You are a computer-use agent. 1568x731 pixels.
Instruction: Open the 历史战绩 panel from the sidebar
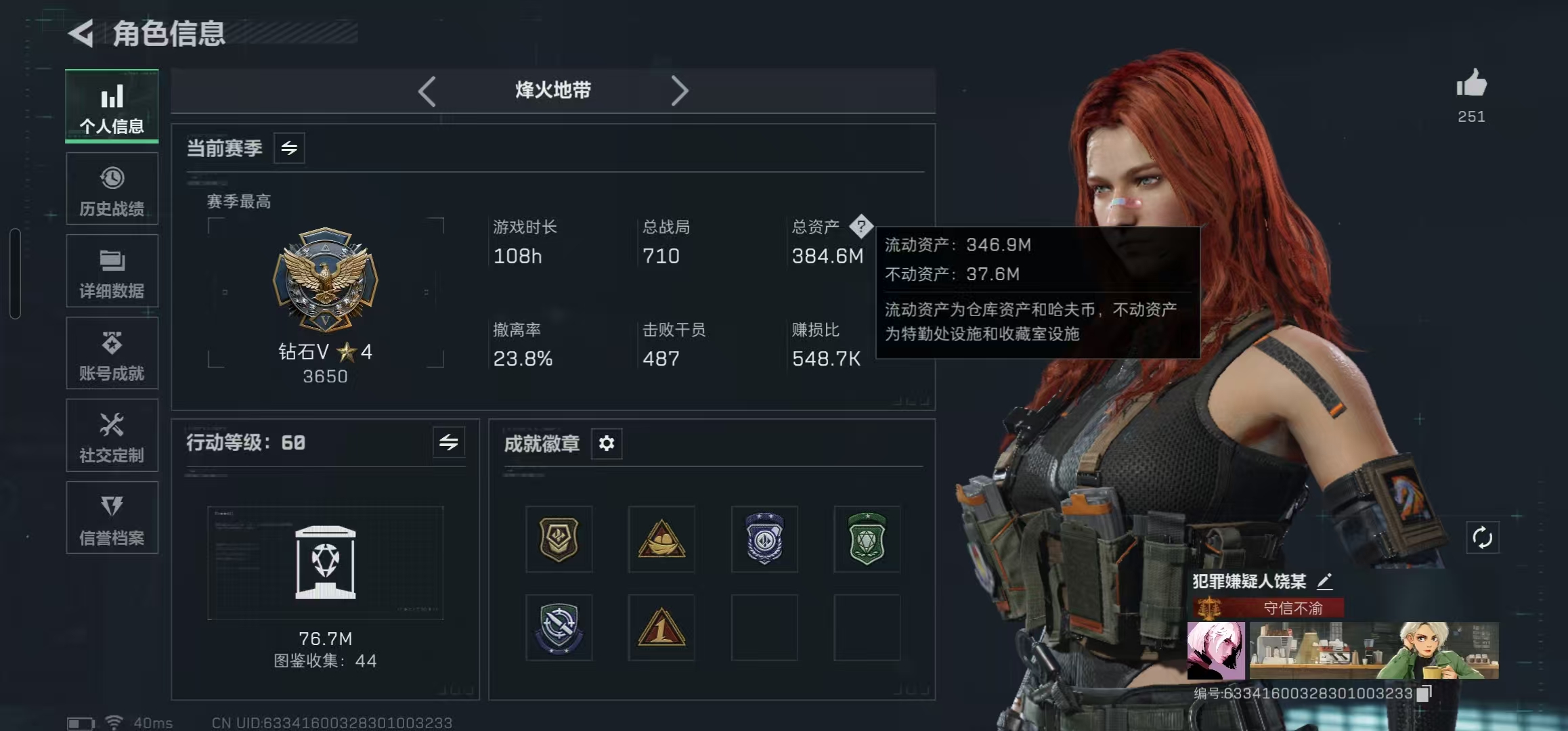coord(112,189)
